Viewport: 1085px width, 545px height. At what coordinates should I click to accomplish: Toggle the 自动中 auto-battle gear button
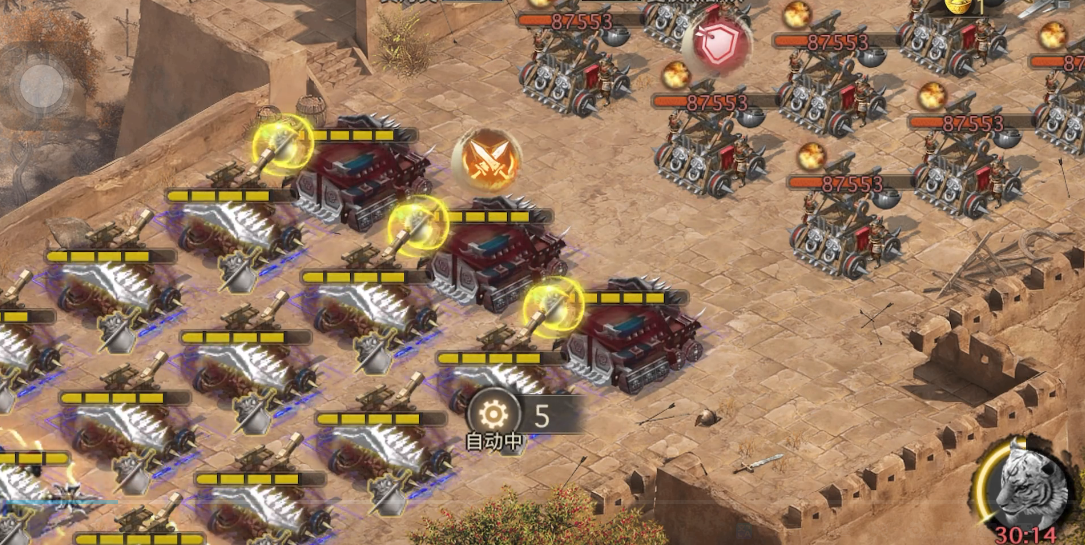pyautogui.click(x=493, y=414)
